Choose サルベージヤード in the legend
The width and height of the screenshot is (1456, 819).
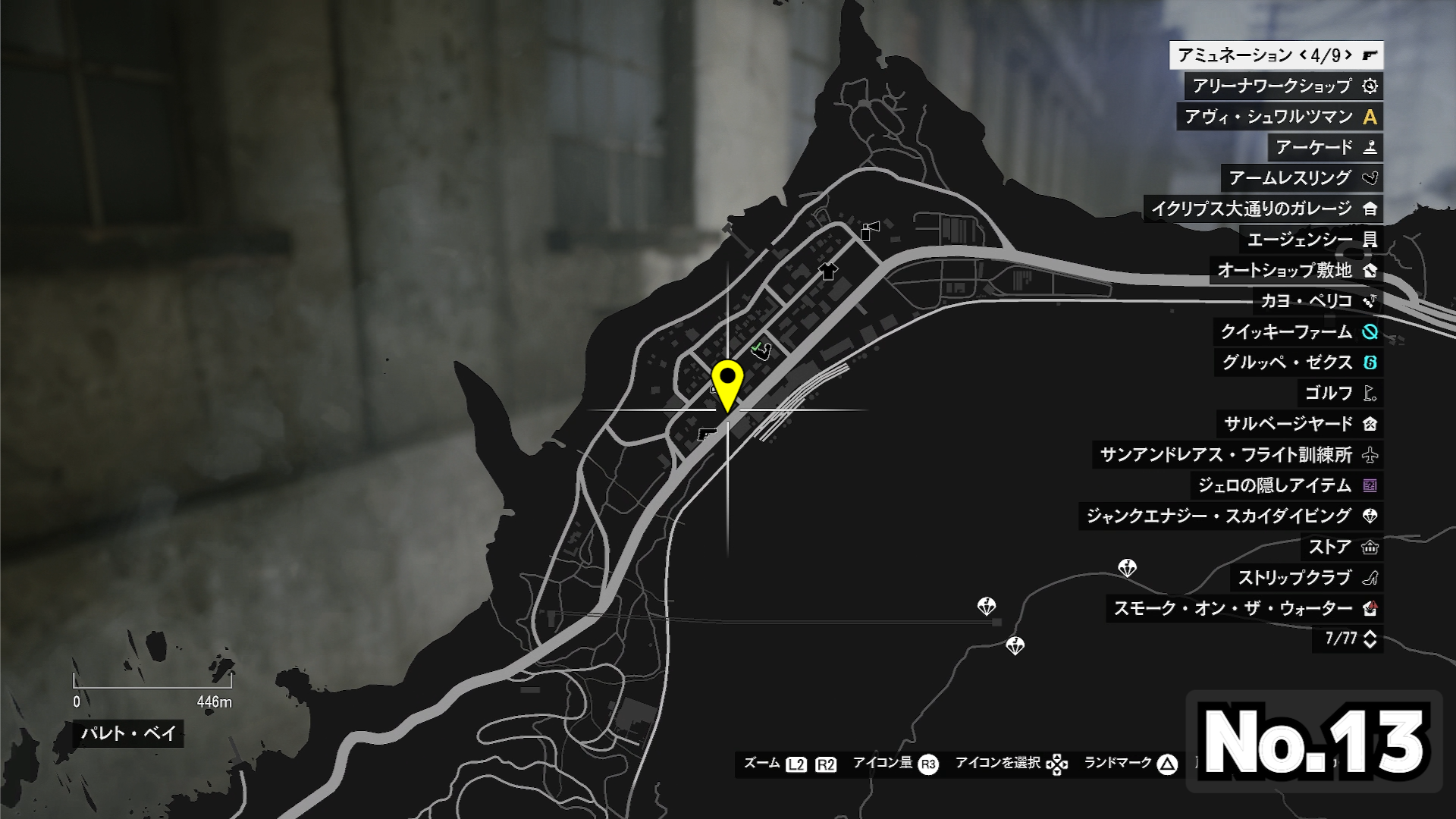point(1300,424)
